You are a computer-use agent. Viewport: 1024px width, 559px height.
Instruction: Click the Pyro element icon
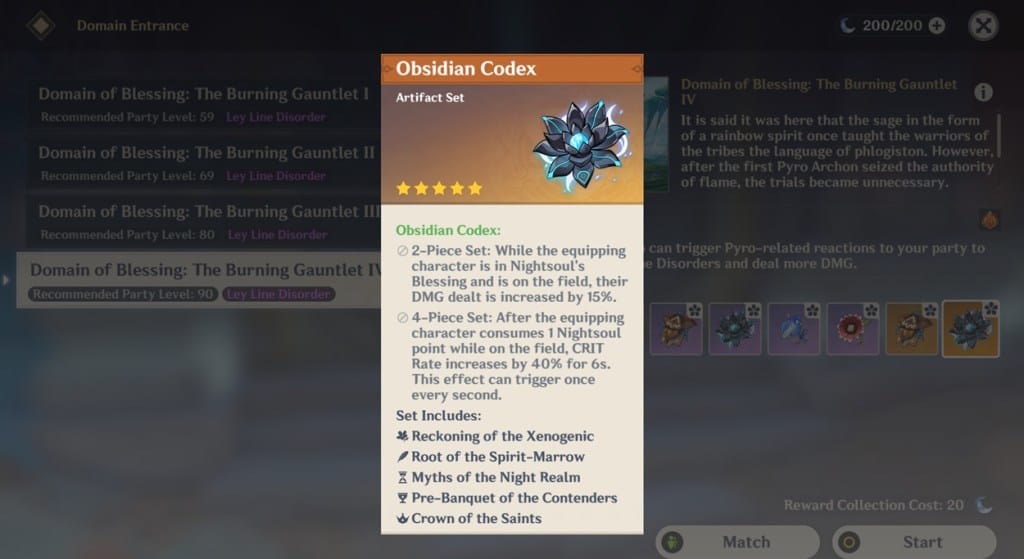pyautogui.click(x=989, y=219)
